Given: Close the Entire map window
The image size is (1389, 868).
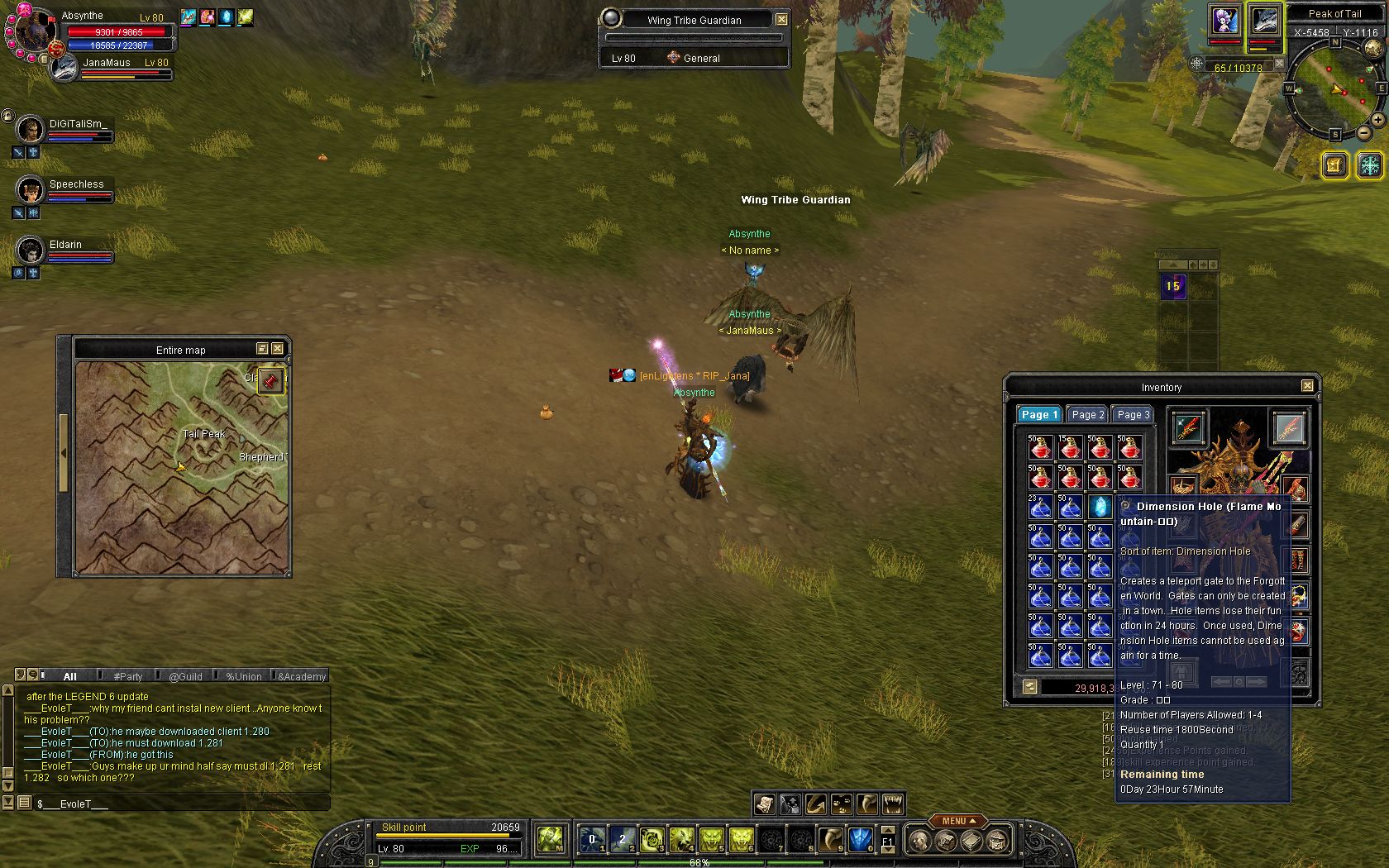Looking at the screenshot, I should click(278, 349).
